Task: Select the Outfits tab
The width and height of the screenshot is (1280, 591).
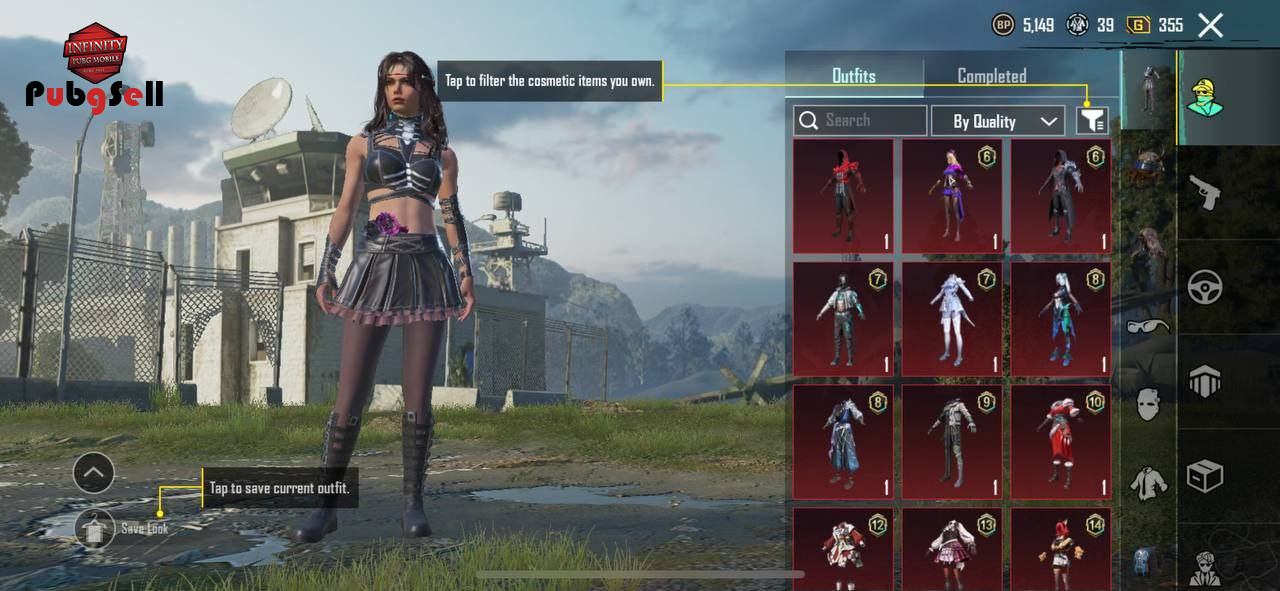Action: pos(853,76)
